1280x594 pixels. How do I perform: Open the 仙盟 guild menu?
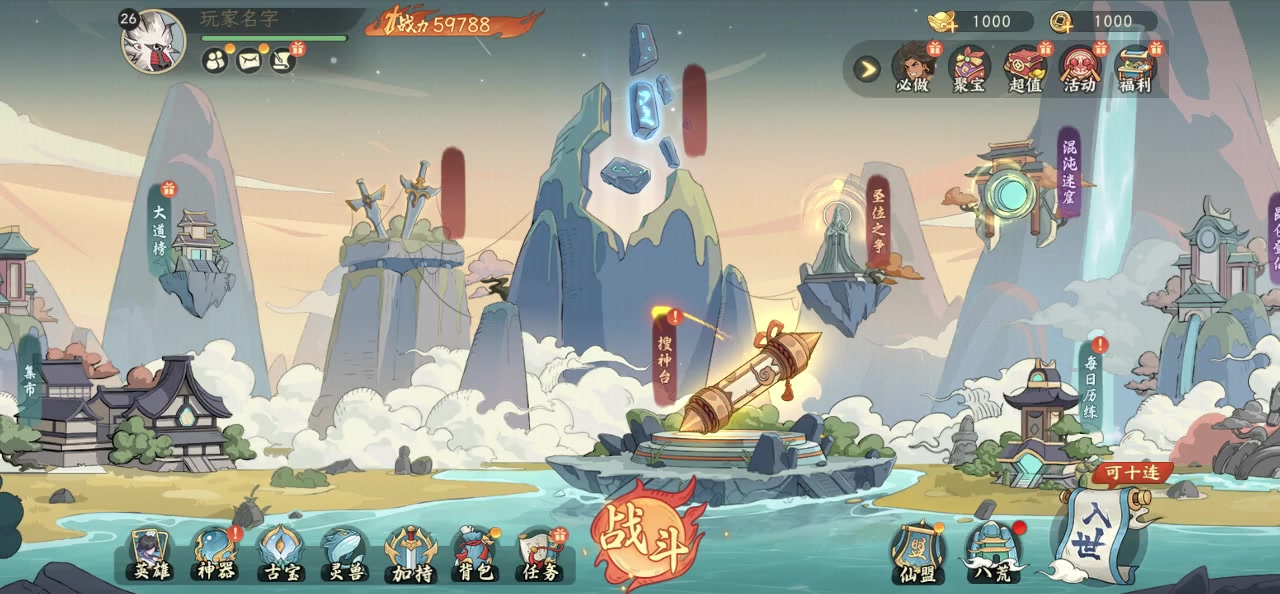(917, 553)
